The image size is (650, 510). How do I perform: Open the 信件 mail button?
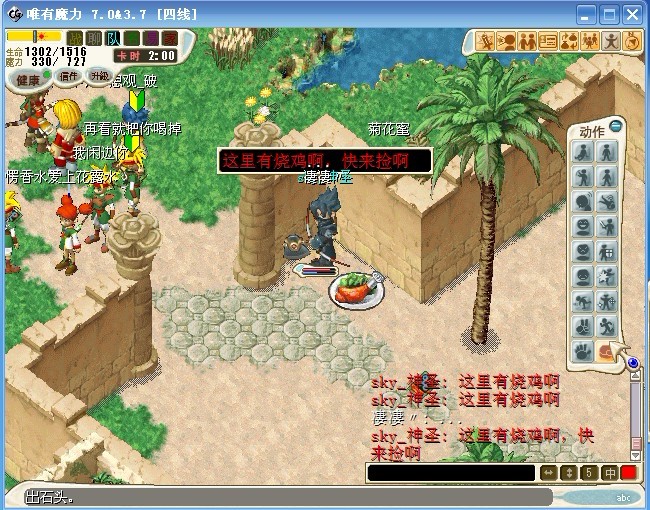pos(69,76)
